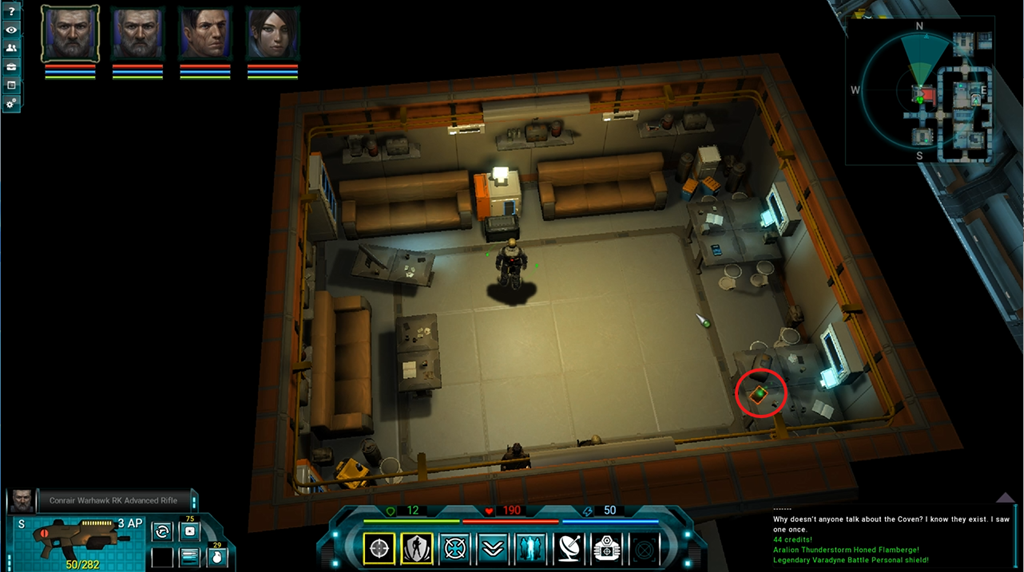Screen dimensions: 1024x572
Task: Expand the message log arrow
Action: pos(1007,499)
